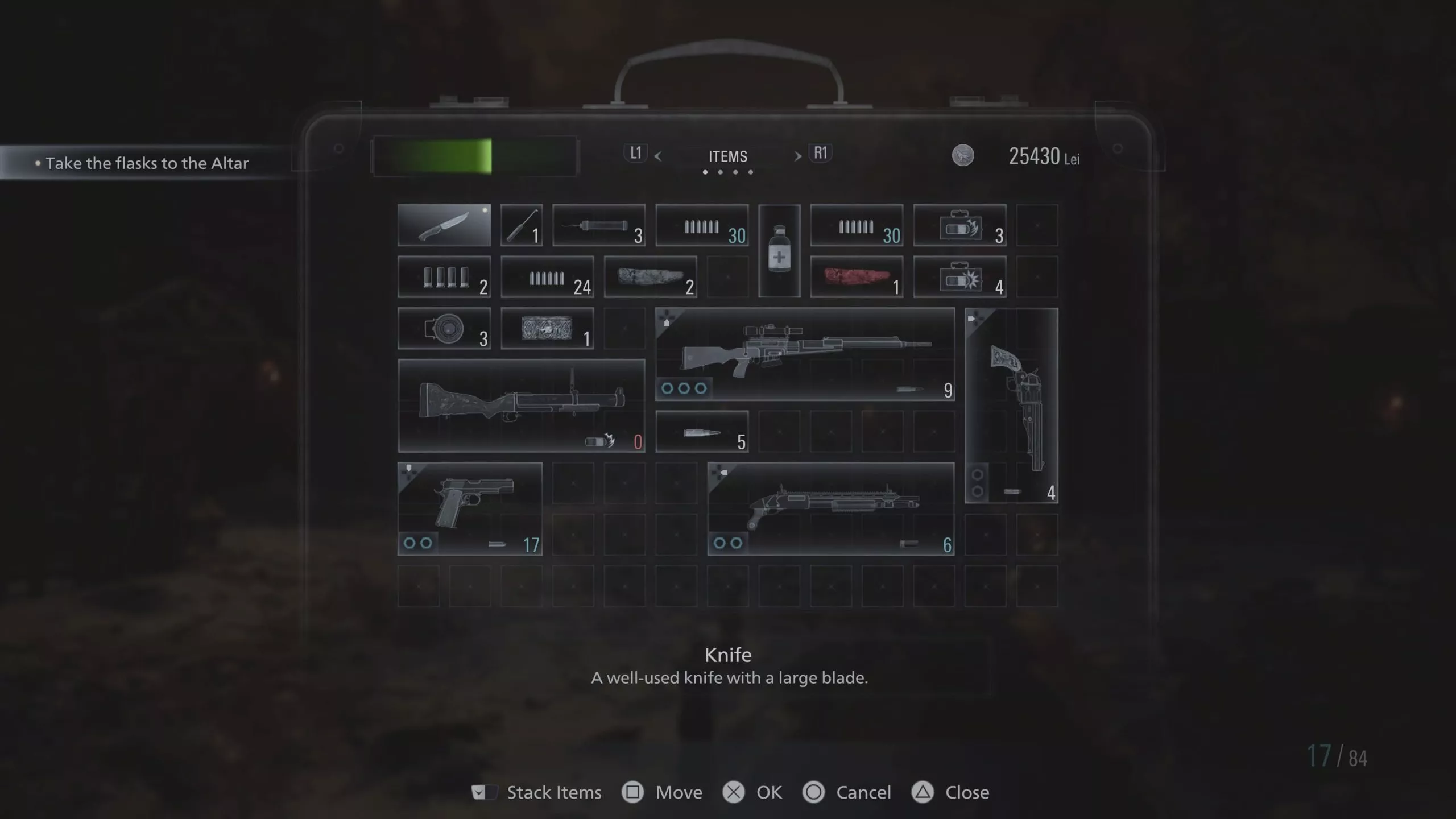Viewport: 1456px width, 819px height.
Task: Choose the pump shotgun with 6 shells
Action: pos(830,508)
